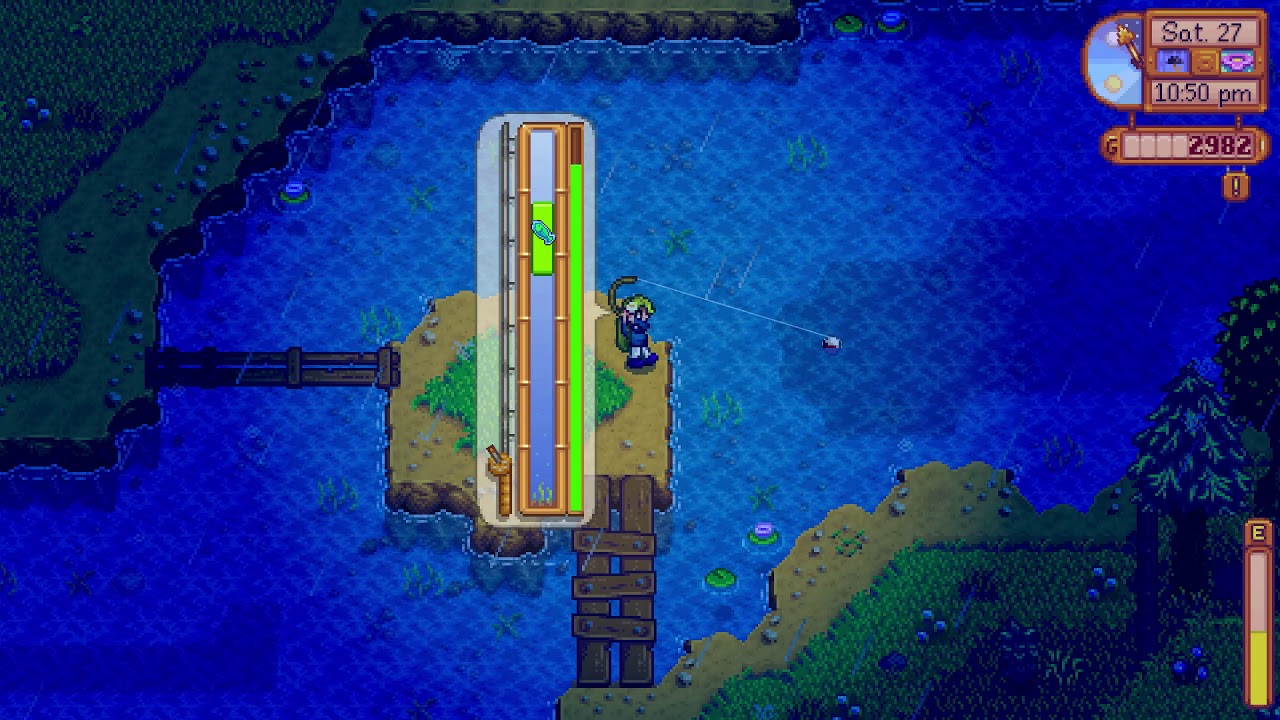1280x720 pixels.
Task: Expand the Sat. 27 date panel
Action: tap(1206, 33)
